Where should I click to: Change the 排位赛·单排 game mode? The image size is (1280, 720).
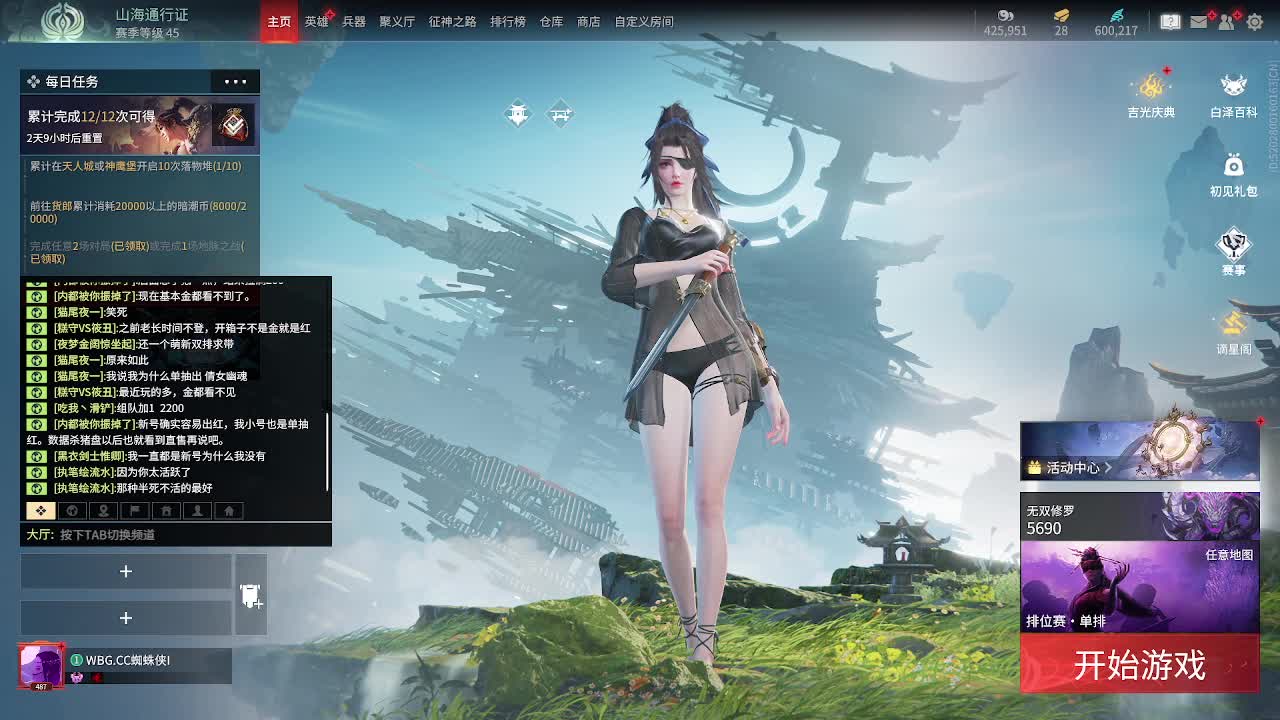[x=1139, y=588]
